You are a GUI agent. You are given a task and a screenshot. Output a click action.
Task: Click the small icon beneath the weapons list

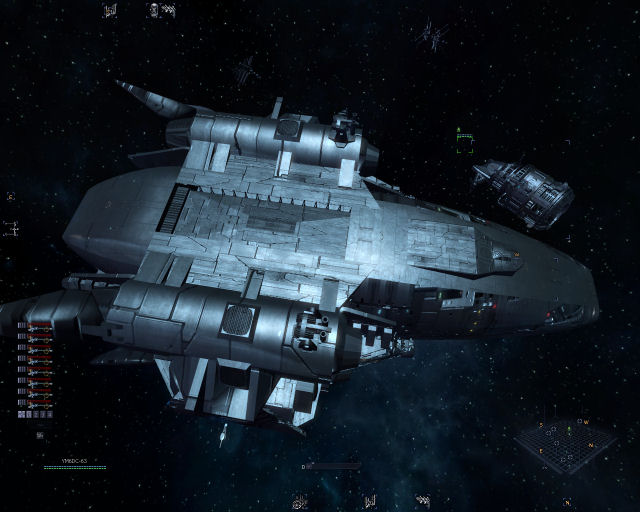point(40,435)
